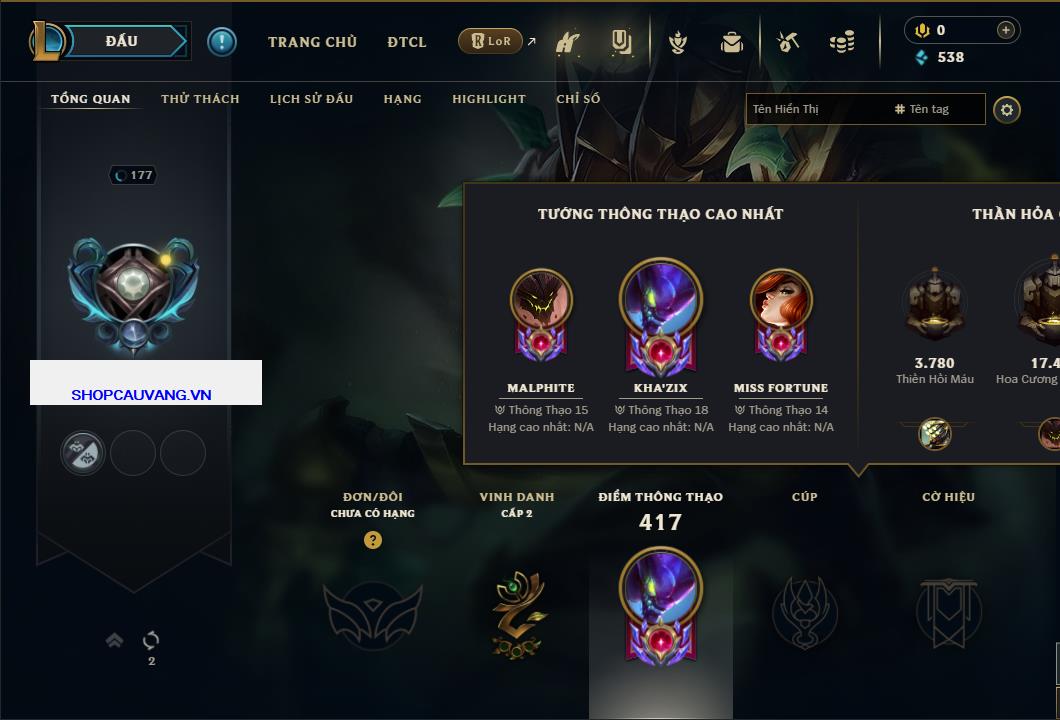Select the HẠNG tab
Screen dimensions: 1060x720
[402, 99]
